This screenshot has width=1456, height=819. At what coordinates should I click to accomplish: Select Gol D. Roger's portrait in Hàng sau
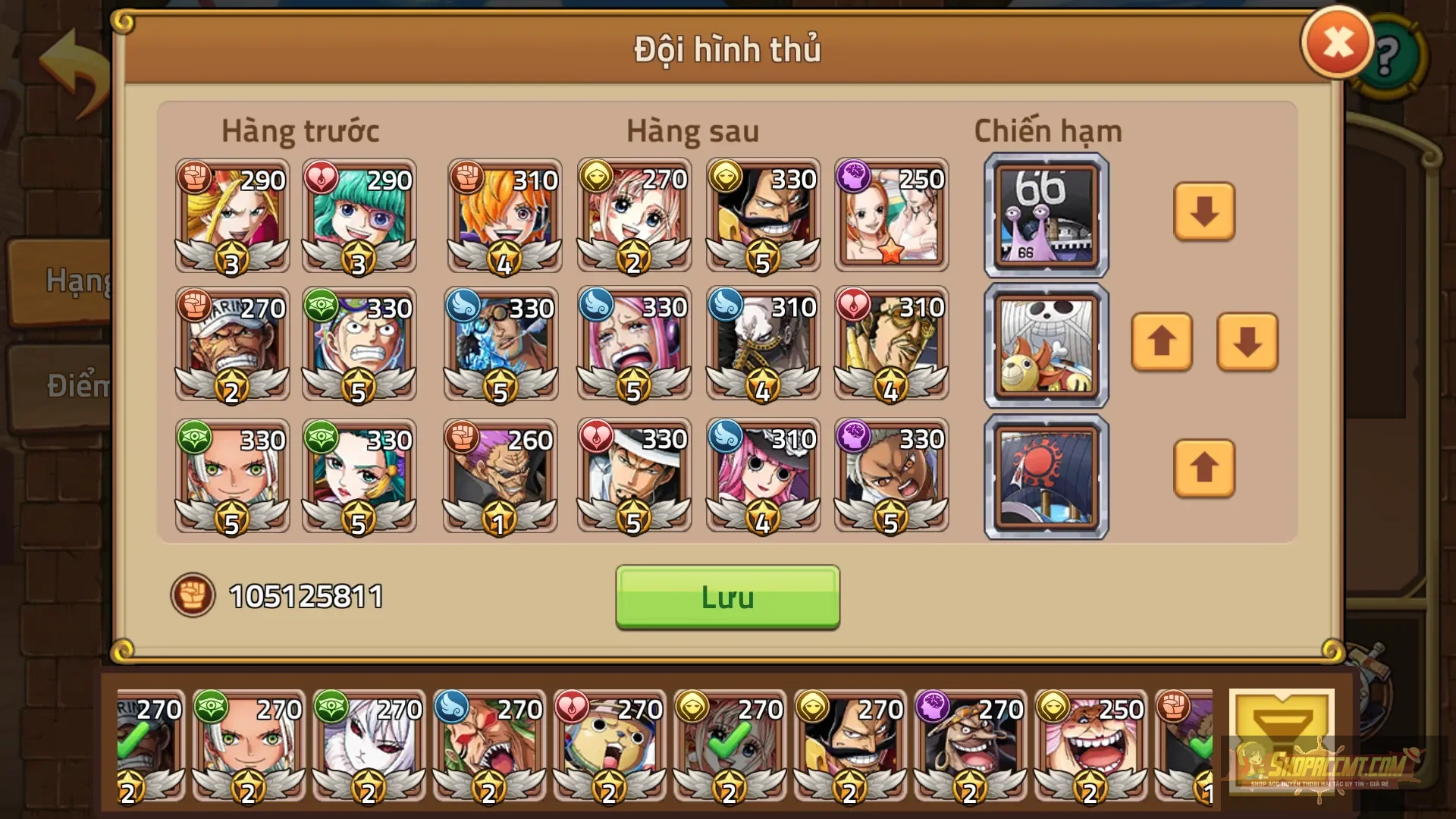tap(762, 216)
